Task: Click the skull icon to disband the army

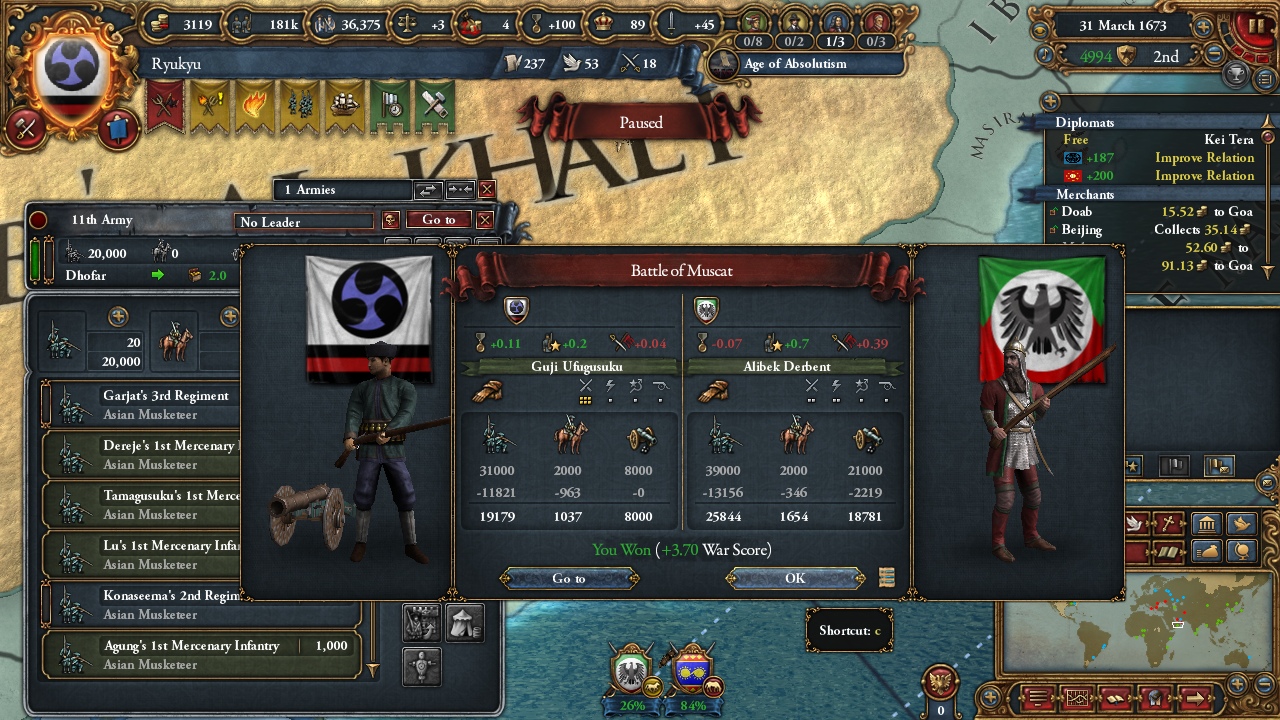Action: (391, 221)
